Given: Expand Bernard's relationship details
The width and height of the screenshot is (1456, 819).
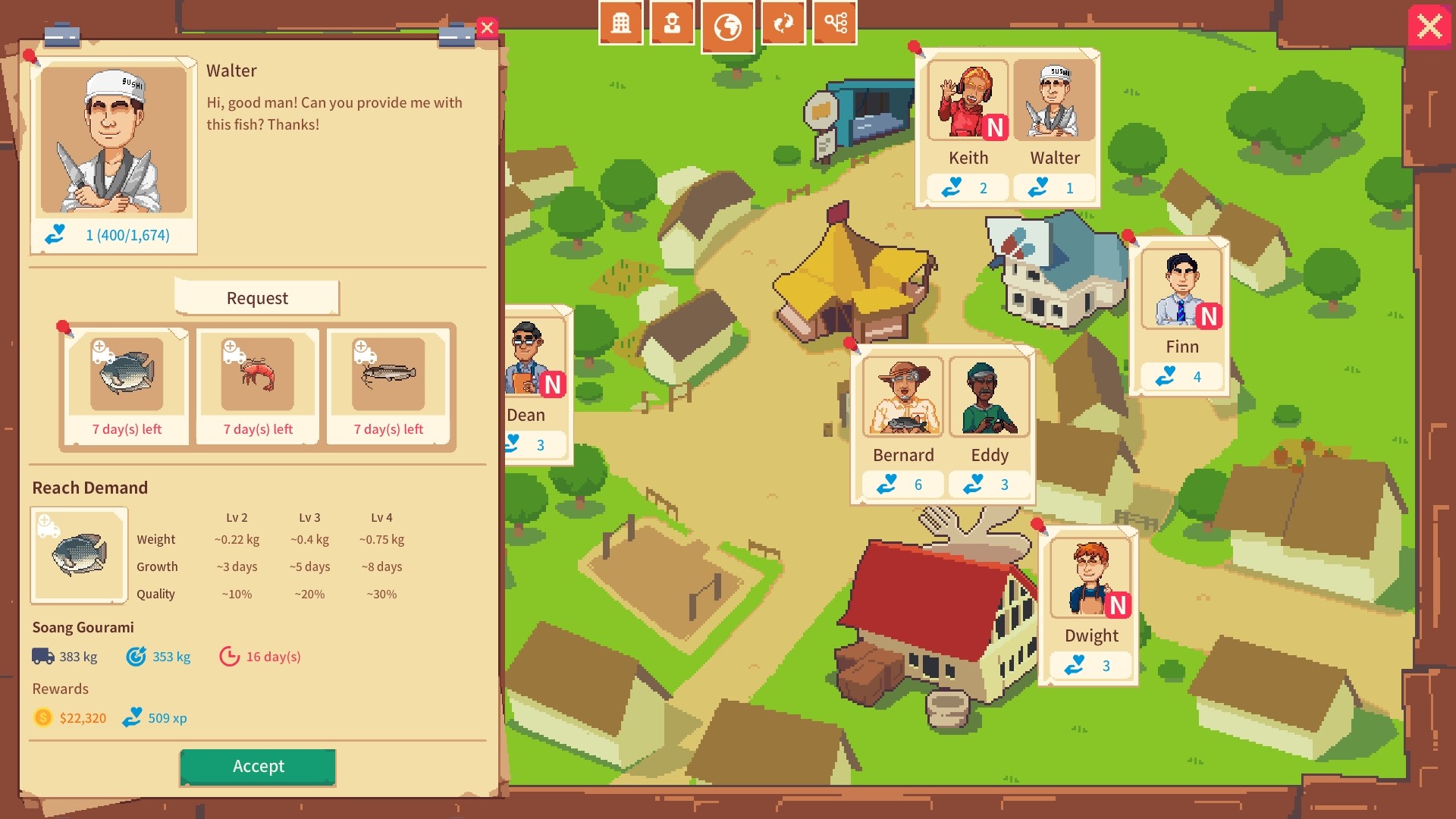Looking at the screenshot, I should (902, 483).
